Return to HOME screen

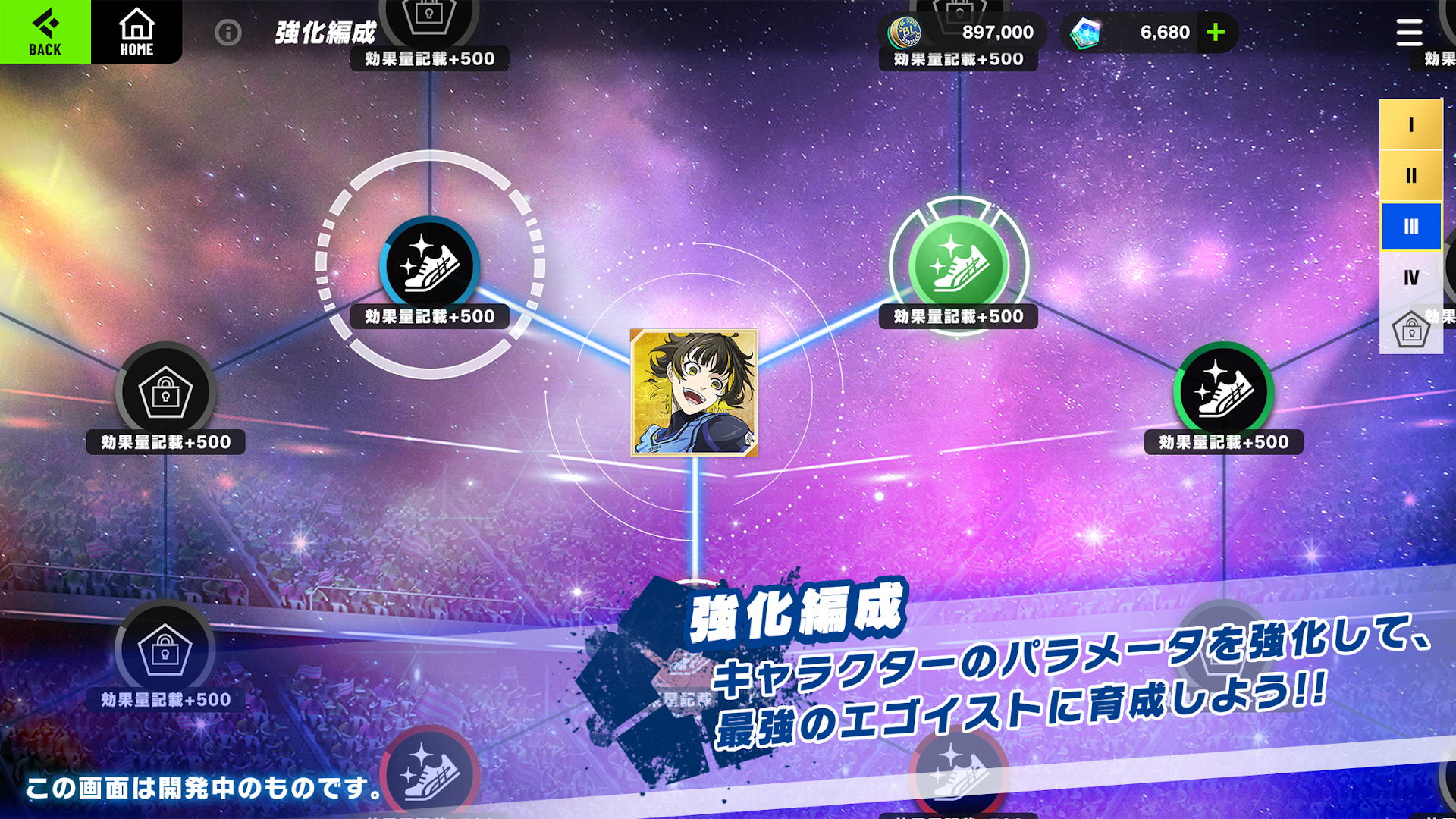[136, 32]
